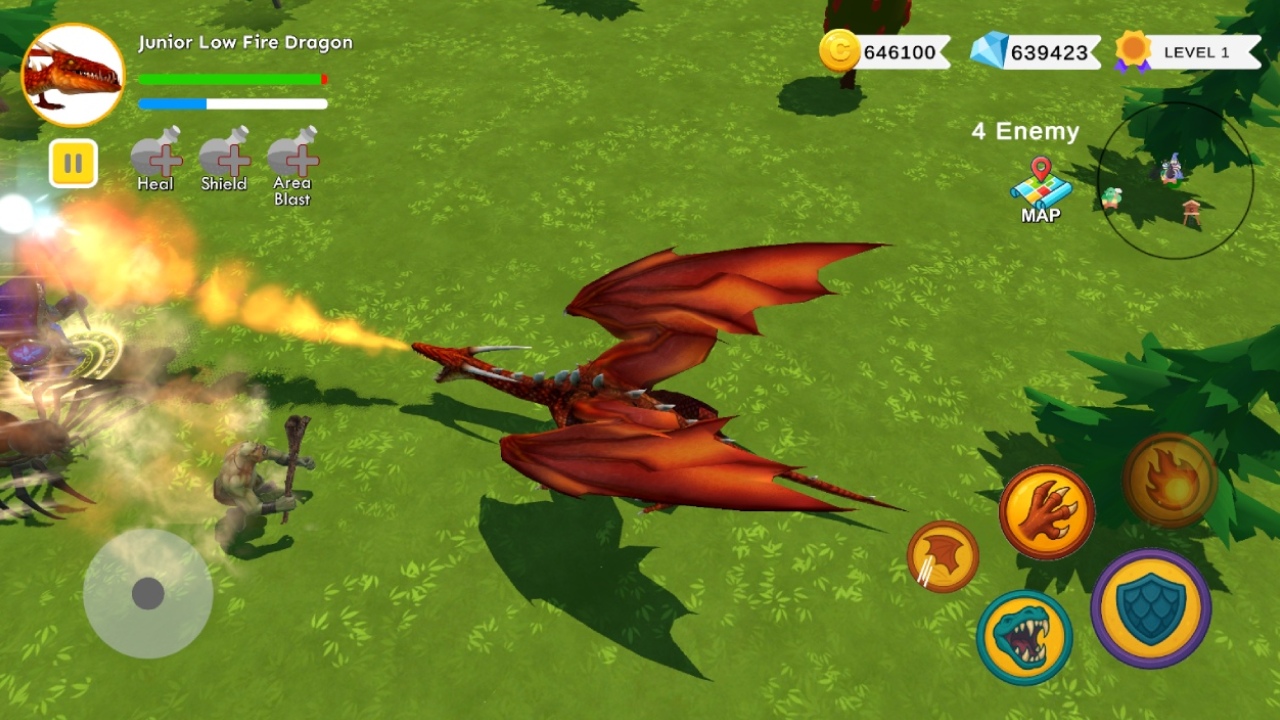1280x720 pixels.
Task: Tap the virtual movement joystick
Action: point(148,593)
